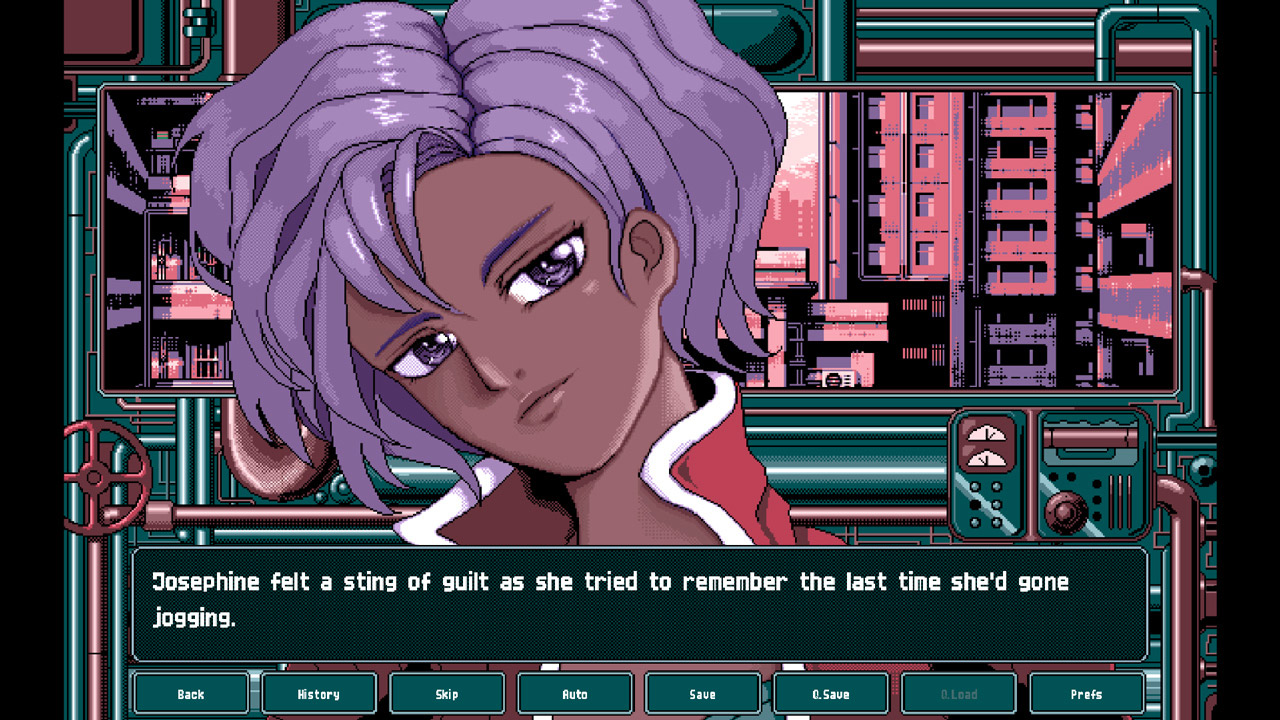This screenshot has width=1280, height=720.
Task: Open the Save screen
Action: [x=703, y=693]
